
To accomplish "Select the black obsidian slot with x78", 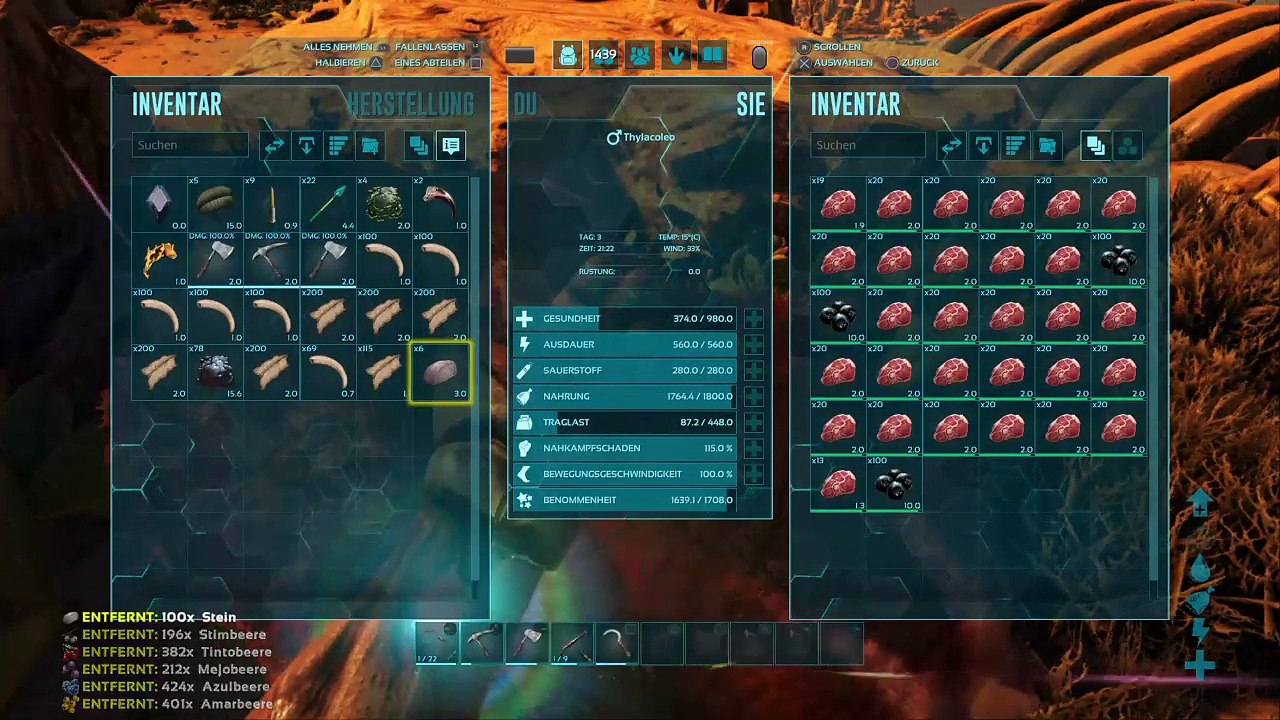I will click(x=215, y=373).
